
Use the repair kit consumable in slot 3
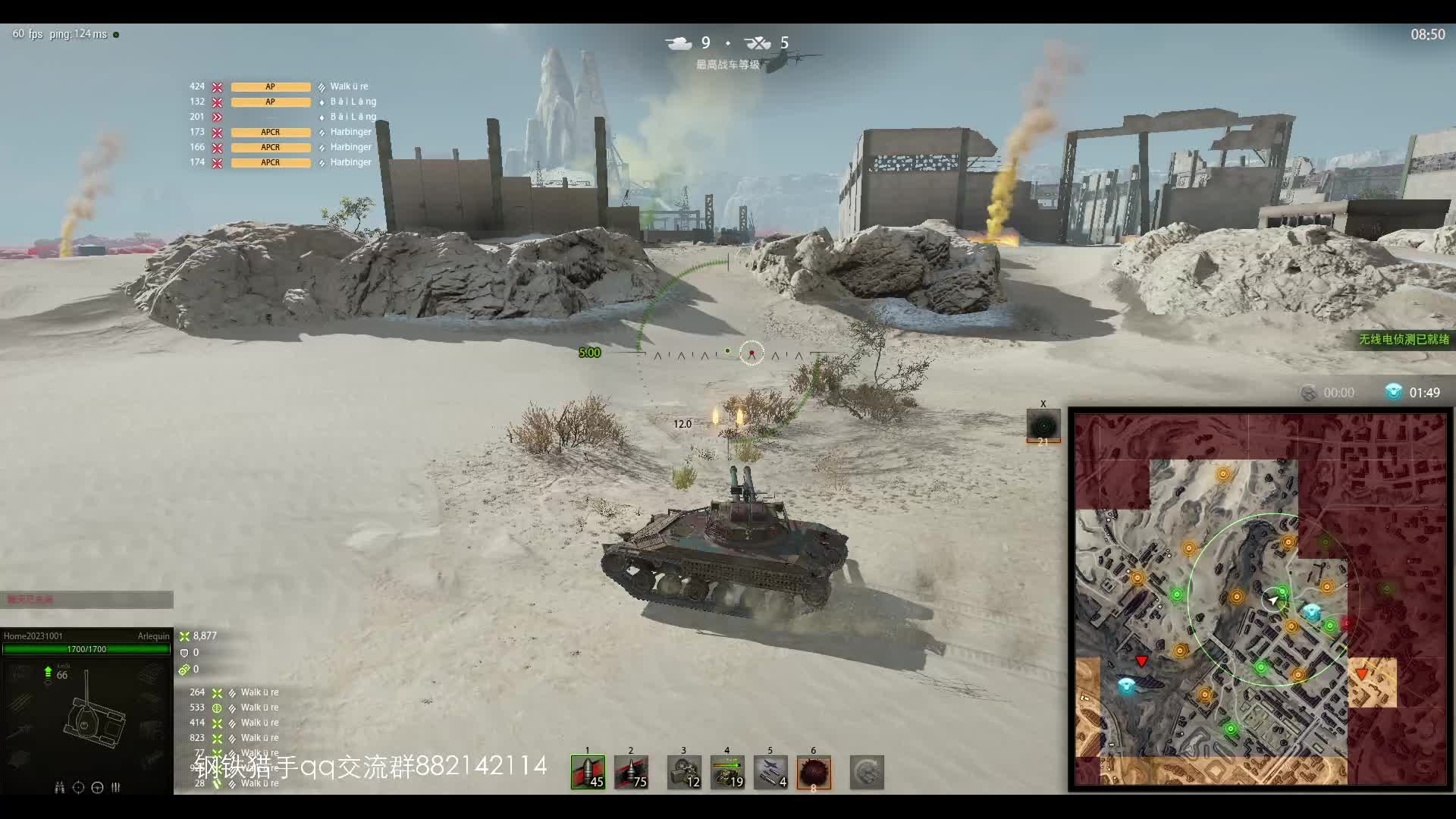(x=684, y=772)
